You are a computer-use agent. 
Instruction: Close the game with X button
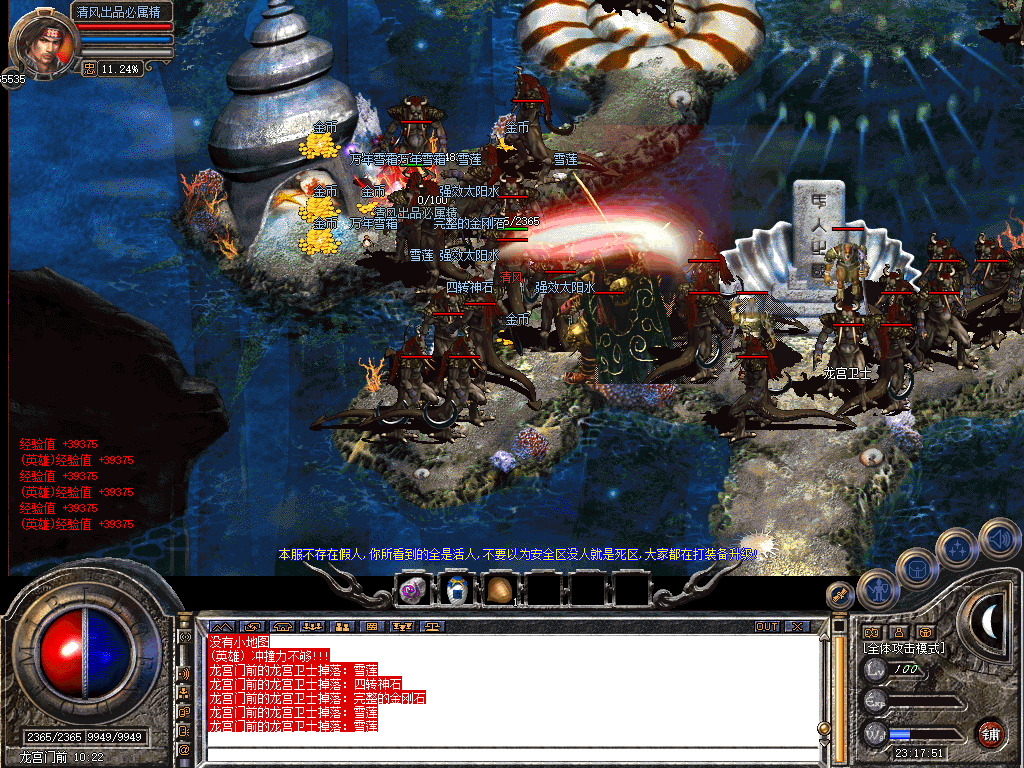pyautogui.click(x=797, y=627)
